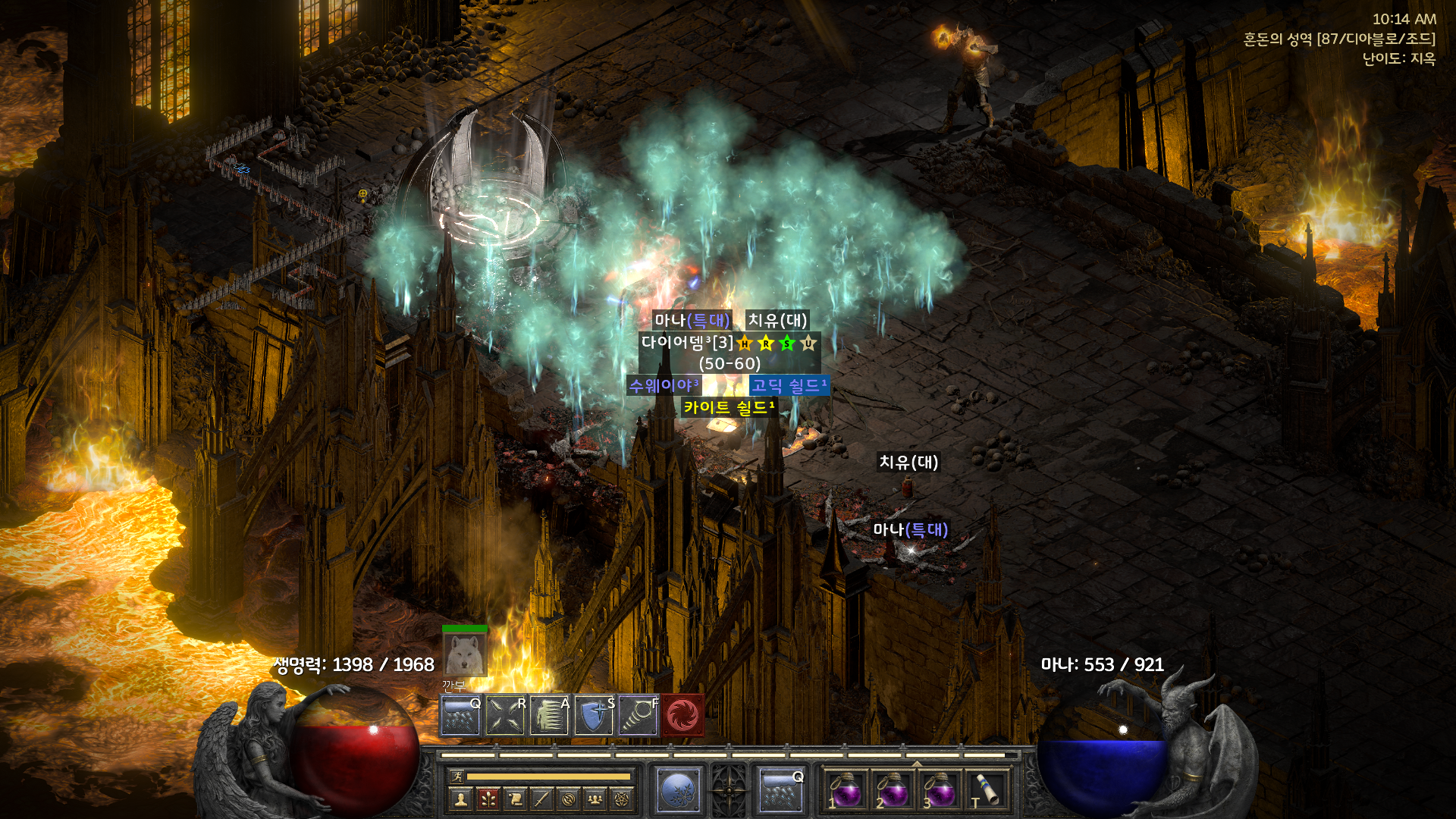Toggle the run/walk button
This screenshot has width=1456, height=819.
[457, 776]
